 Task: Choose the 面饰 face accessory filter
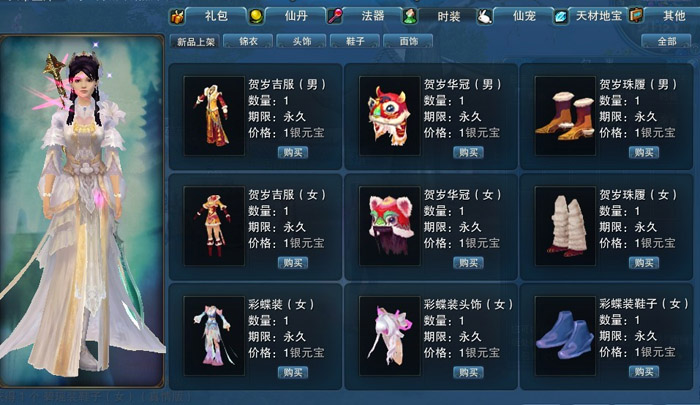pos(408,42)
